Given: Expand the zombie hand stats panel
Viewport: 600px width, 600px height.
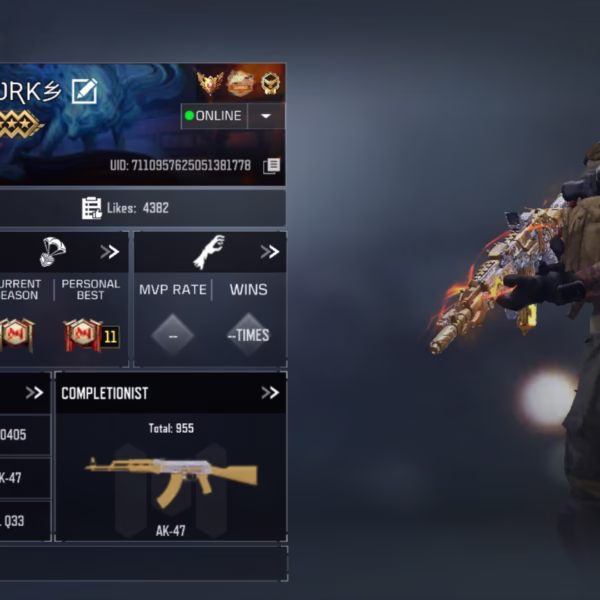Looking at the screenshot, I should tap(269, 252).
